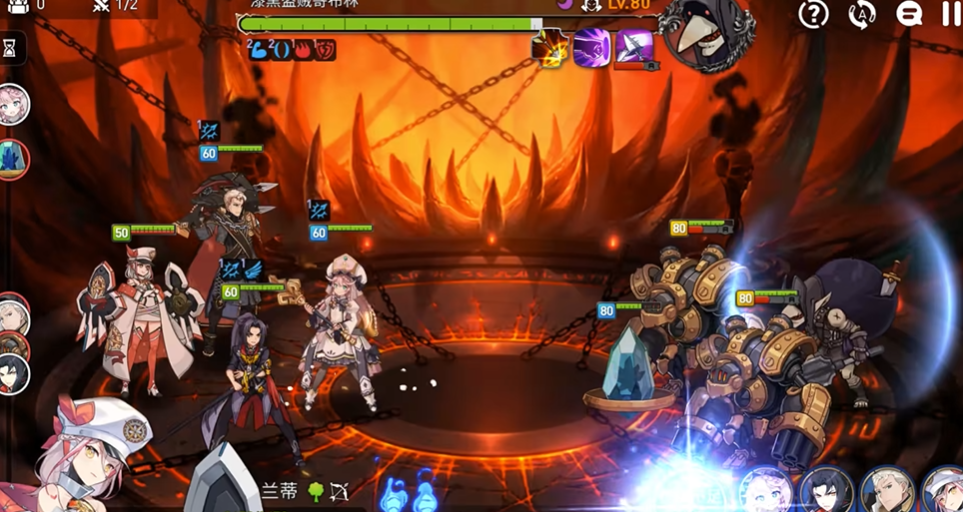
Task: Inspect the boss's purple fist skill icon
Action: tap(591, 47)
